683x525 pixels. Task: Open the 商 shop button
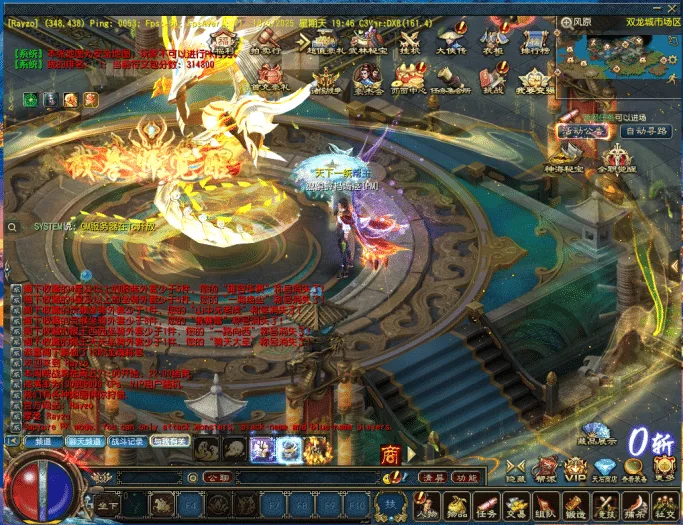coord(391,455)
